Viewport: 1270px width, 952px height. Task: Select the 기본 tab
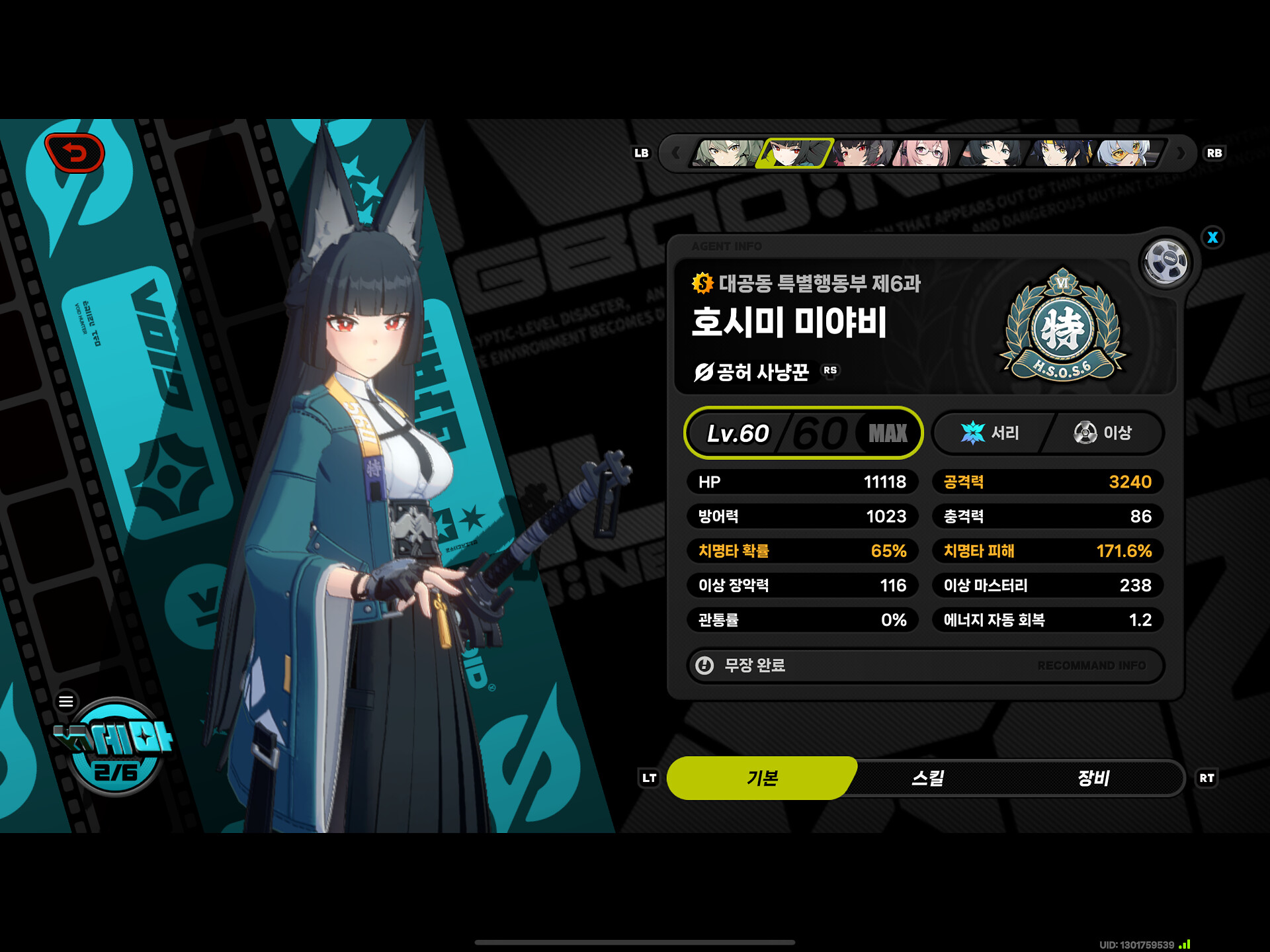click(x=762, y=778)
